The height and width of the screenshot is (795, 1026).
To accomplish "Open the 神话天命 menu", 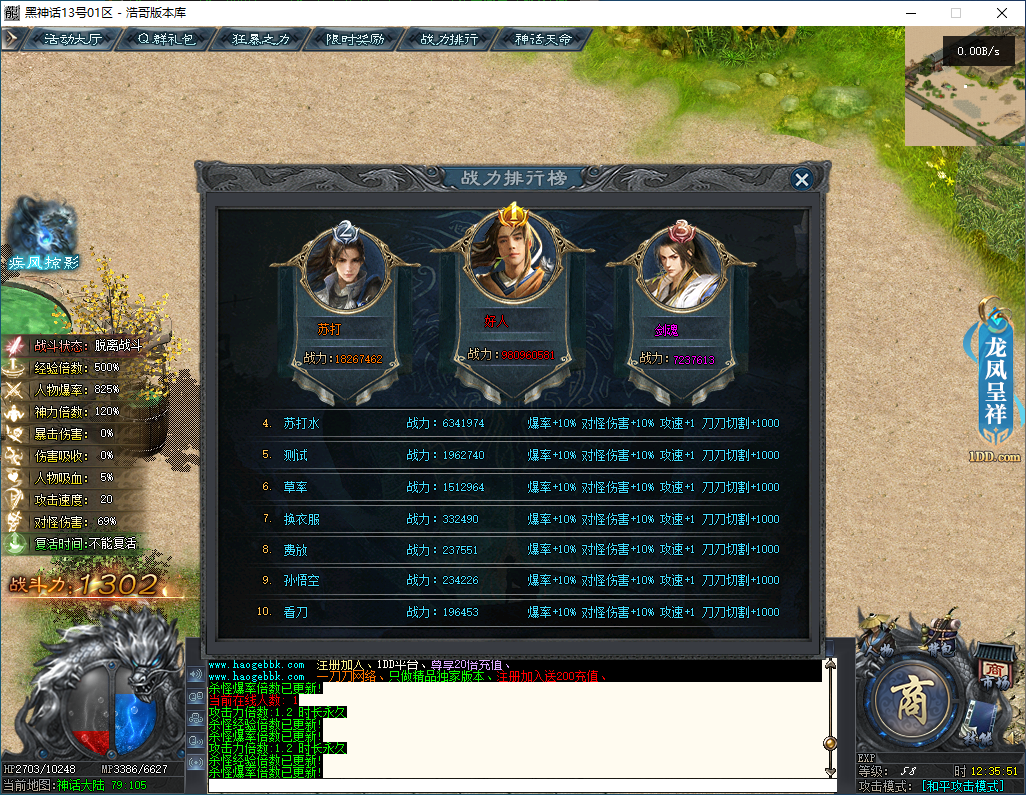I will (543, 40).
